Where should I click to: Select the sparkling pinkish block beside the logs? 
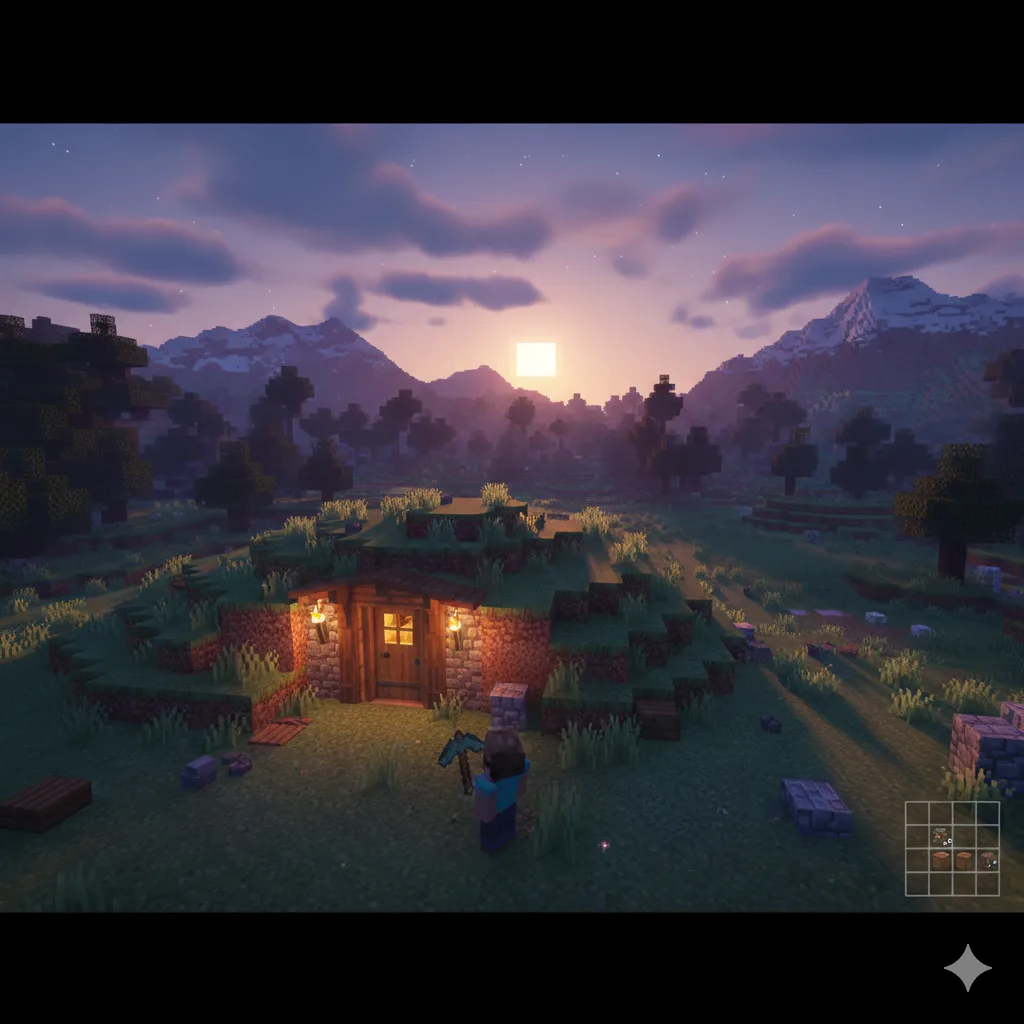point(987,859)
